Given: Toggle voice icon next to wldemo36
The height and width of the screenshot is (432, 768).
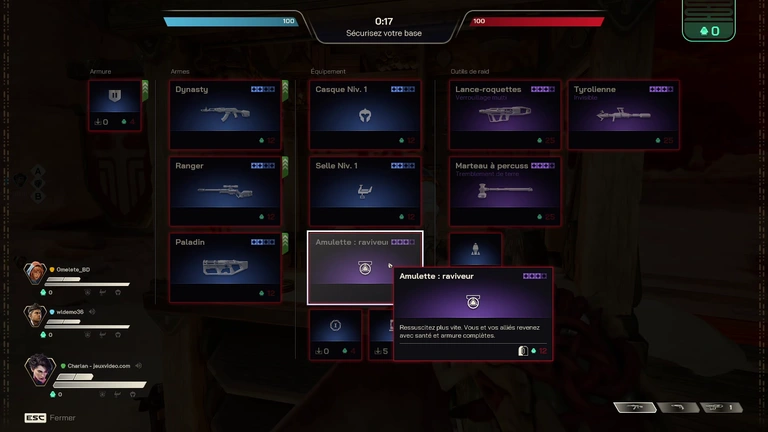Looking at the screenshot, I should pyautogui.click(x=92, y=311).
